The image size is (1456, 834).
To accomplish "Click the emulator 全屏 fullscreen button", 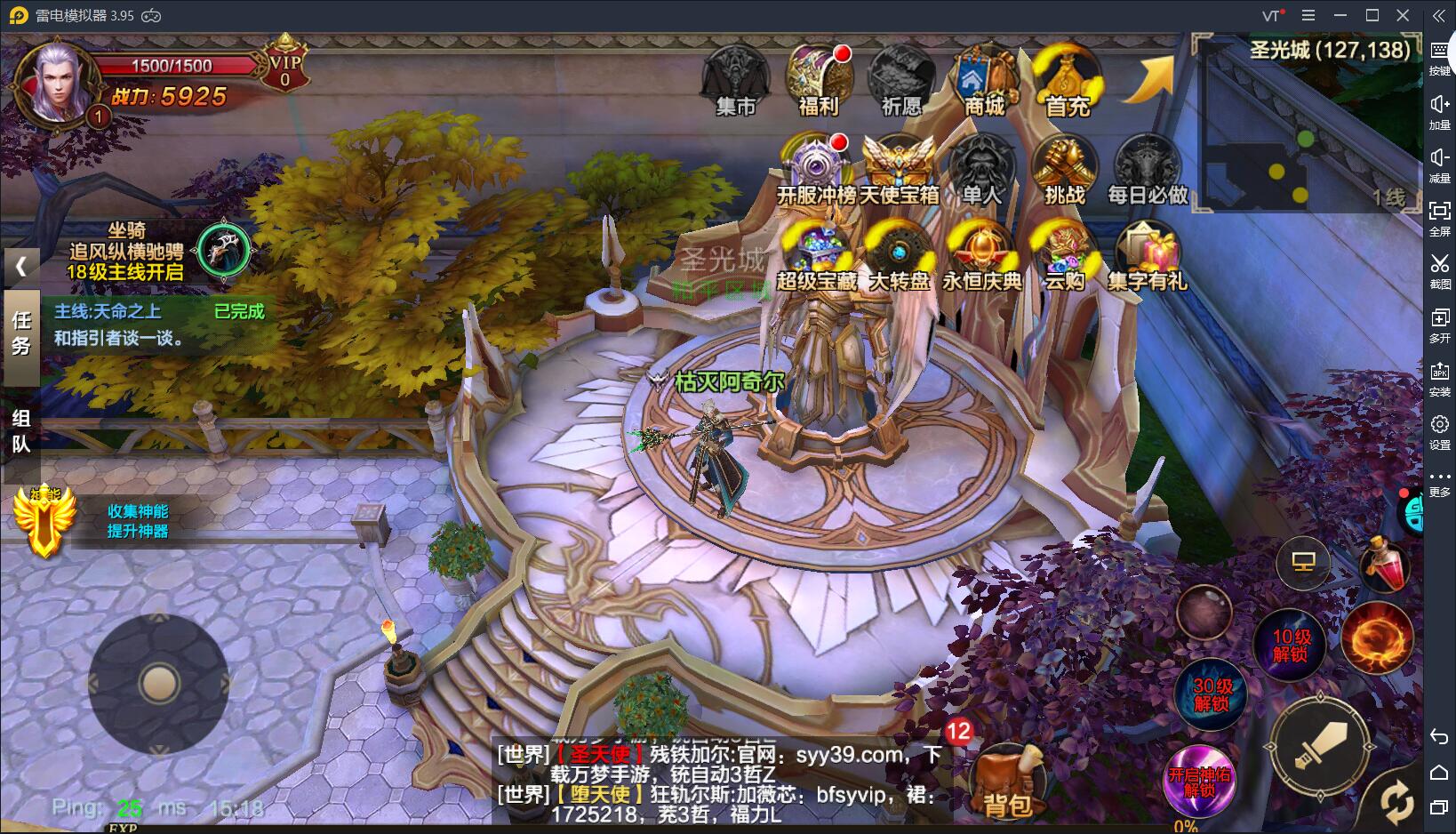I will pyautogui.click(x=1439, y=217).
